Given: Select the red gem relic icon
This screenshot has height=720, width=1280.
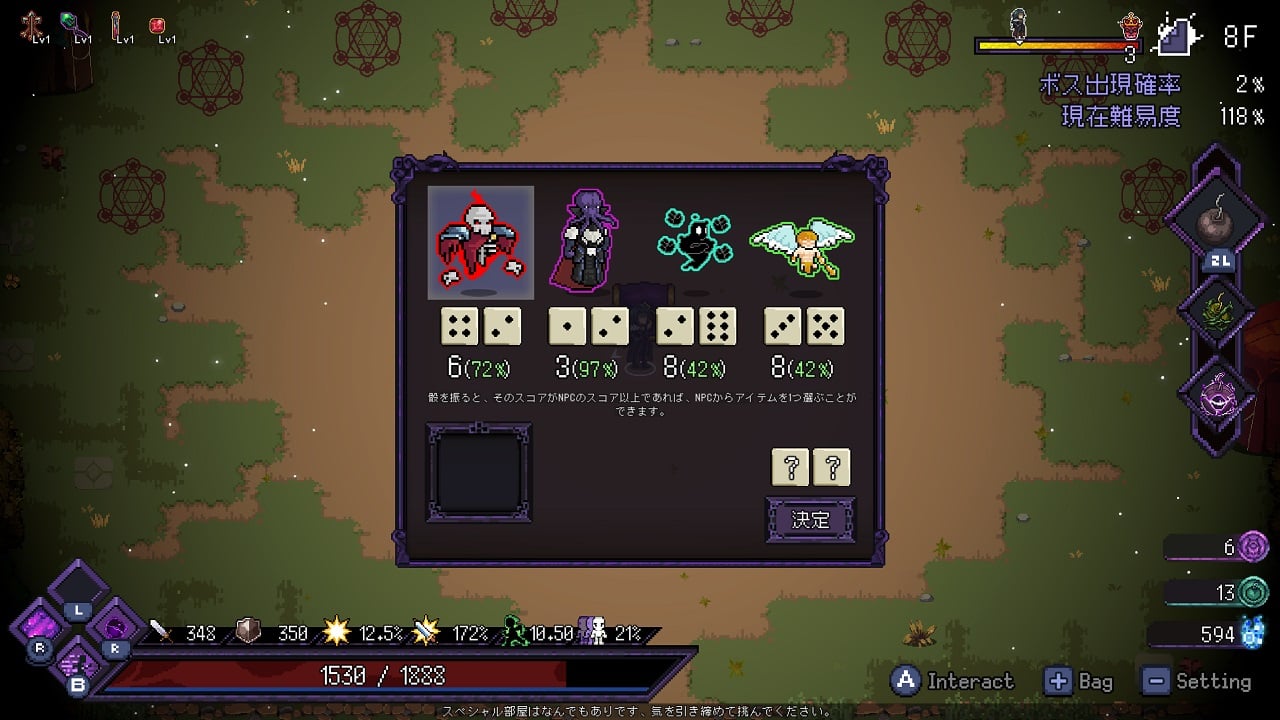Looking at the screenshot, I should pos(157,24).
